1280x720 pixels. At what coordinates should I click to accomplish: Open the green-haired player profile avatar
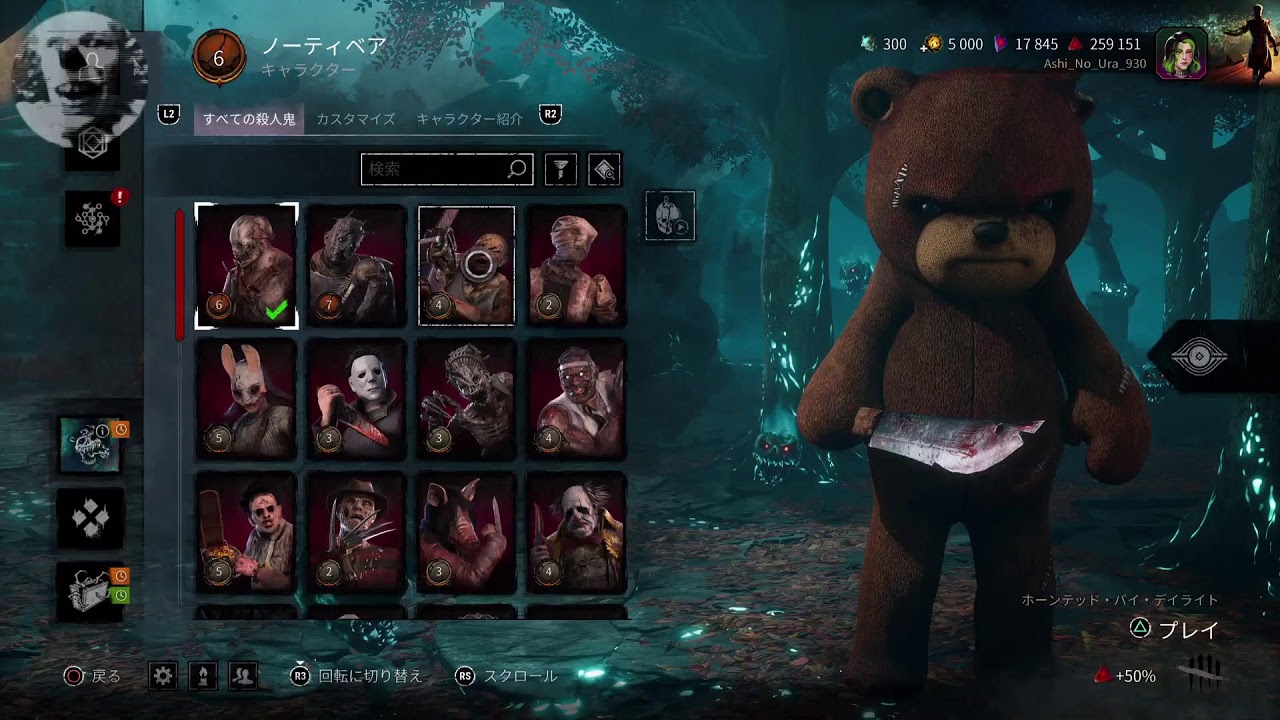tap(1181, 52)
